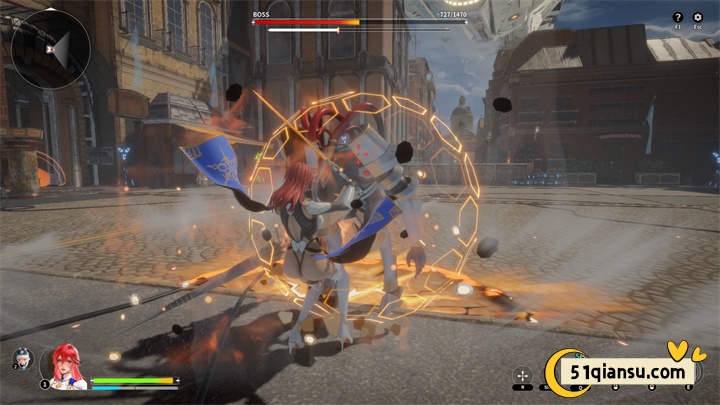Screen dimensions: 720x405
Task: Click the circular minimap
Action: (52, 49)
